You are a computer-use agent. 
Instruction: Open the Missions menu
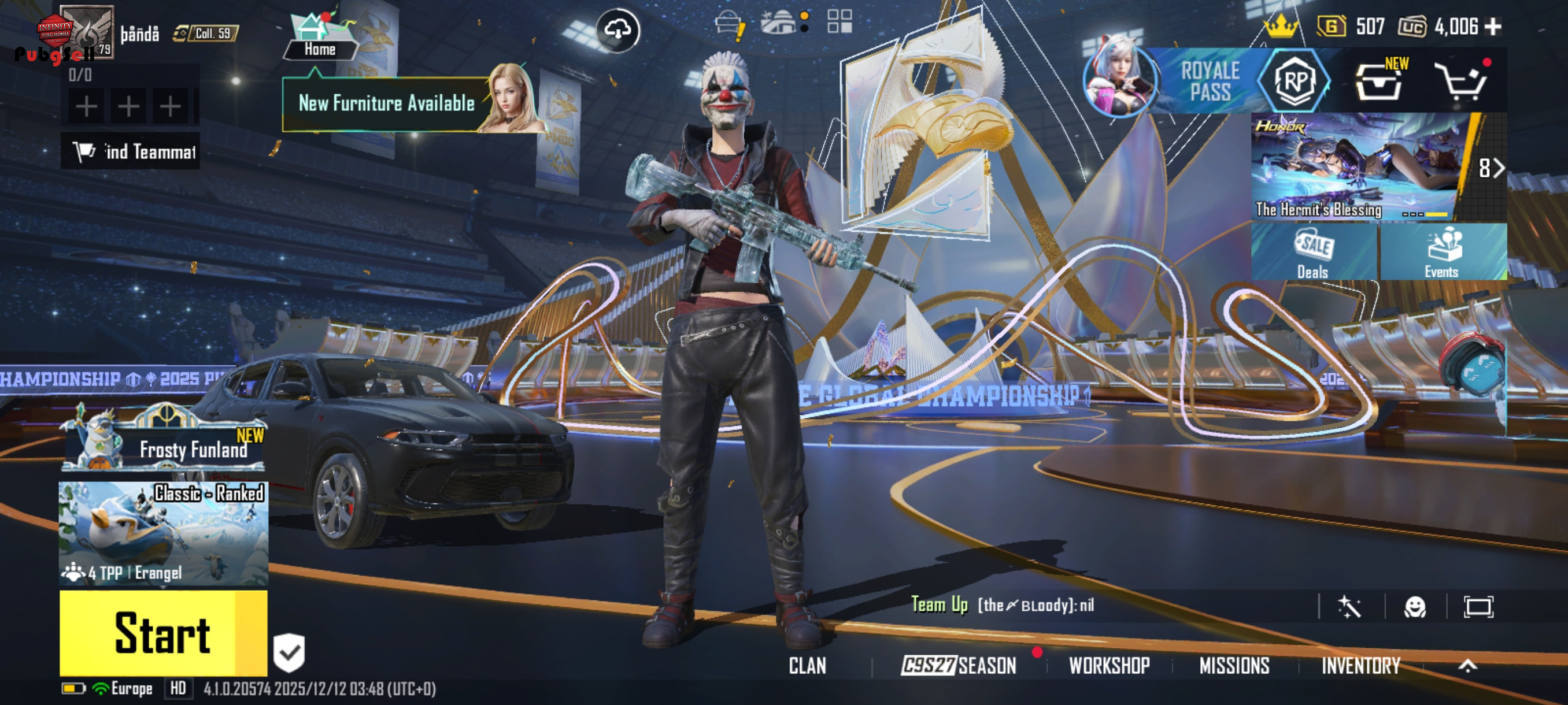click(1234, 666)
